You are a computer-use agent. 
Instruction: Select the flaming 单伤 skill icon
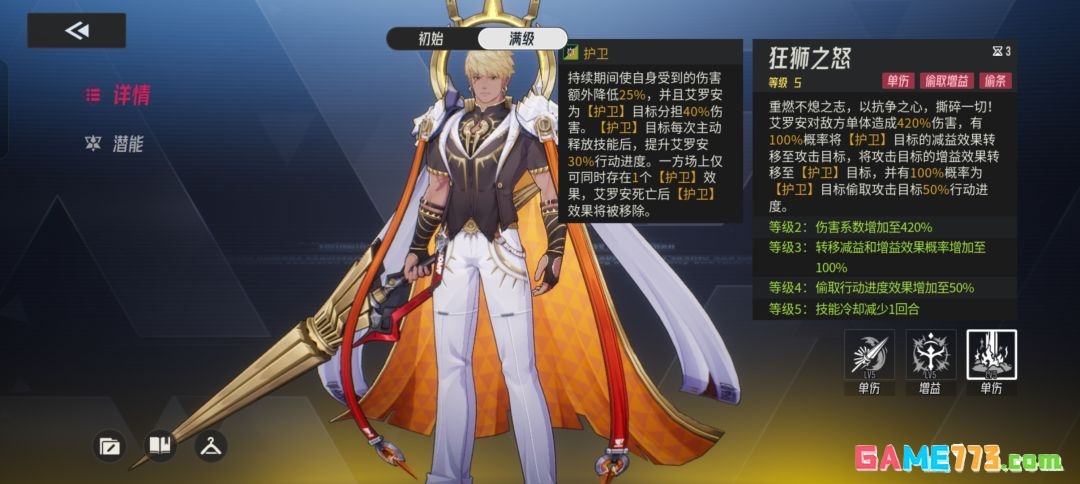coord(991,355)
